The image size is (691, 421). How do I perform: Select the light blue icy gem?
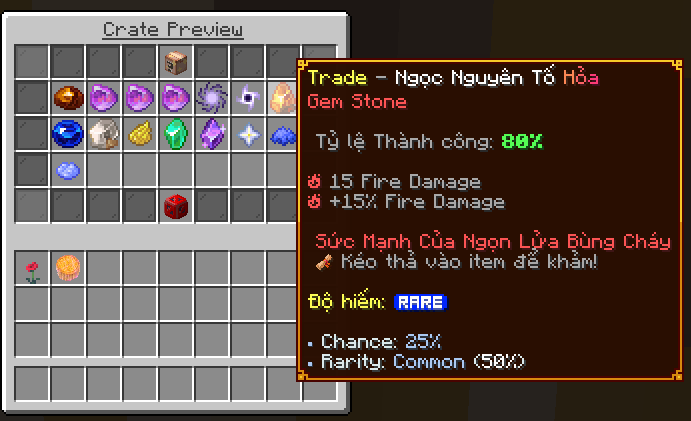(68, 170)
